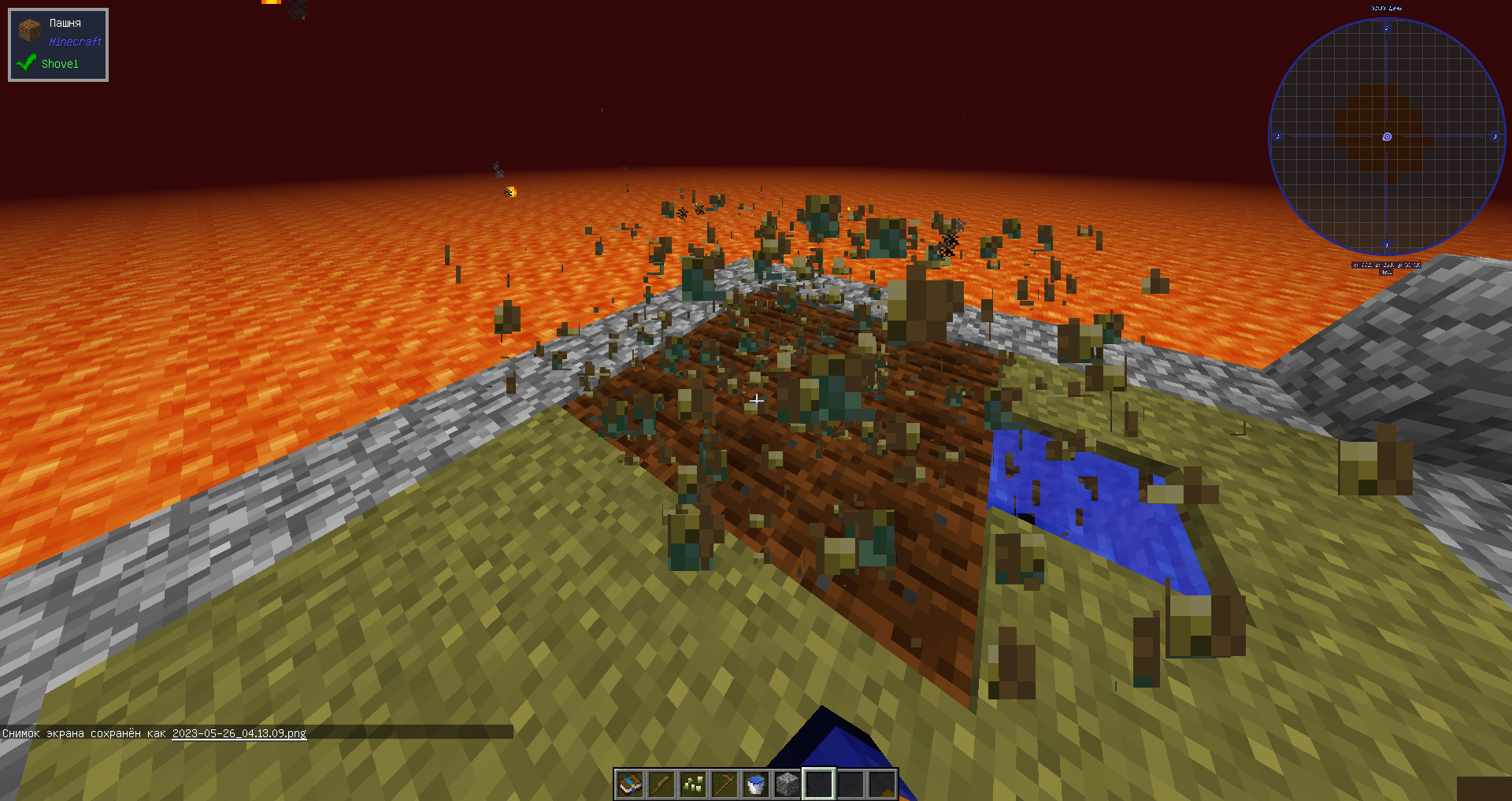Viewport: 1512px width, 801px height.
Task: Equip the wooden hoe from the hotbar
Action: click(x=723, y=784)
